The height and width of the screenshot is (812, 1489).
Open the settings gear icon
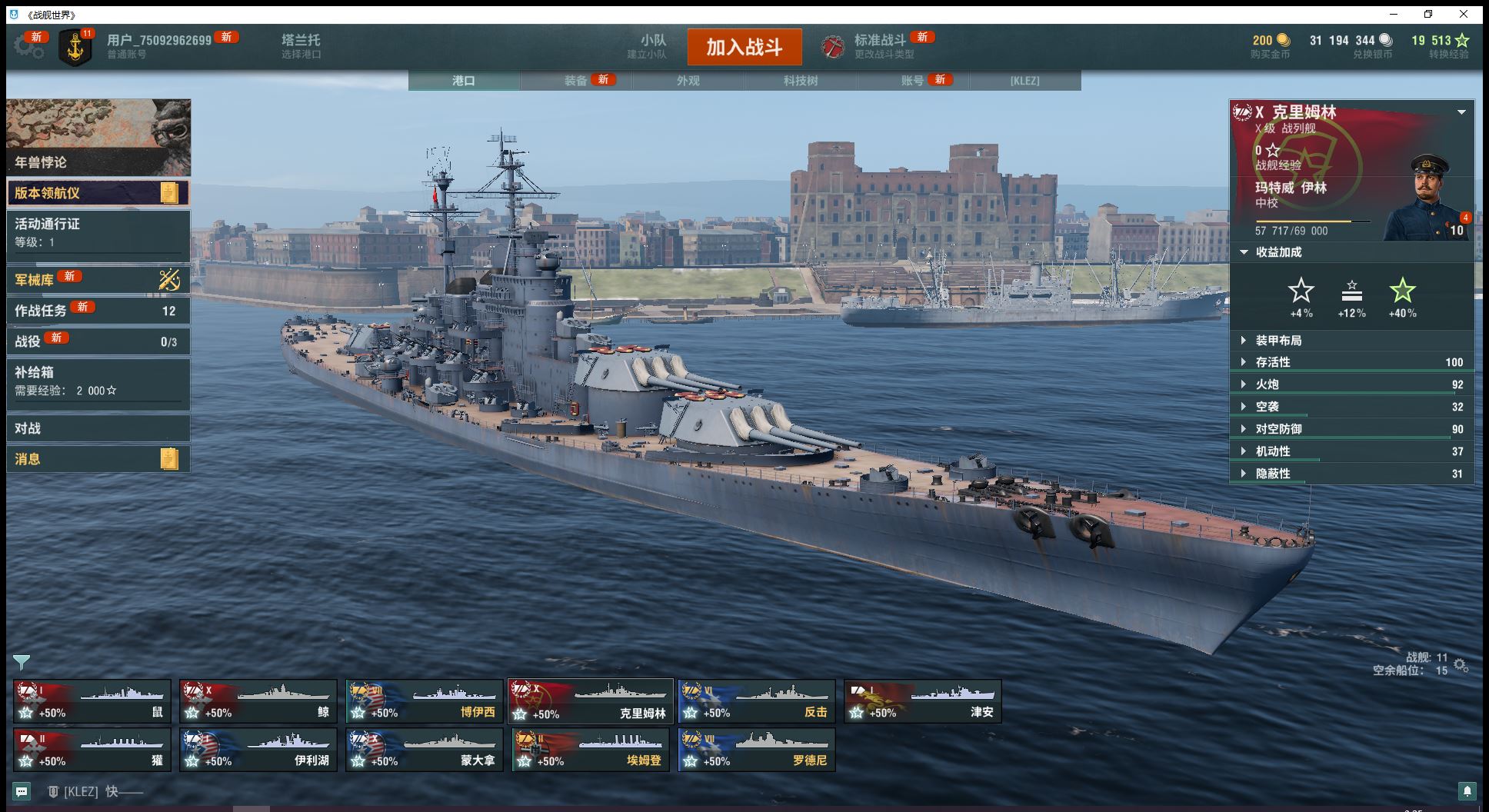tap(28, 47)
